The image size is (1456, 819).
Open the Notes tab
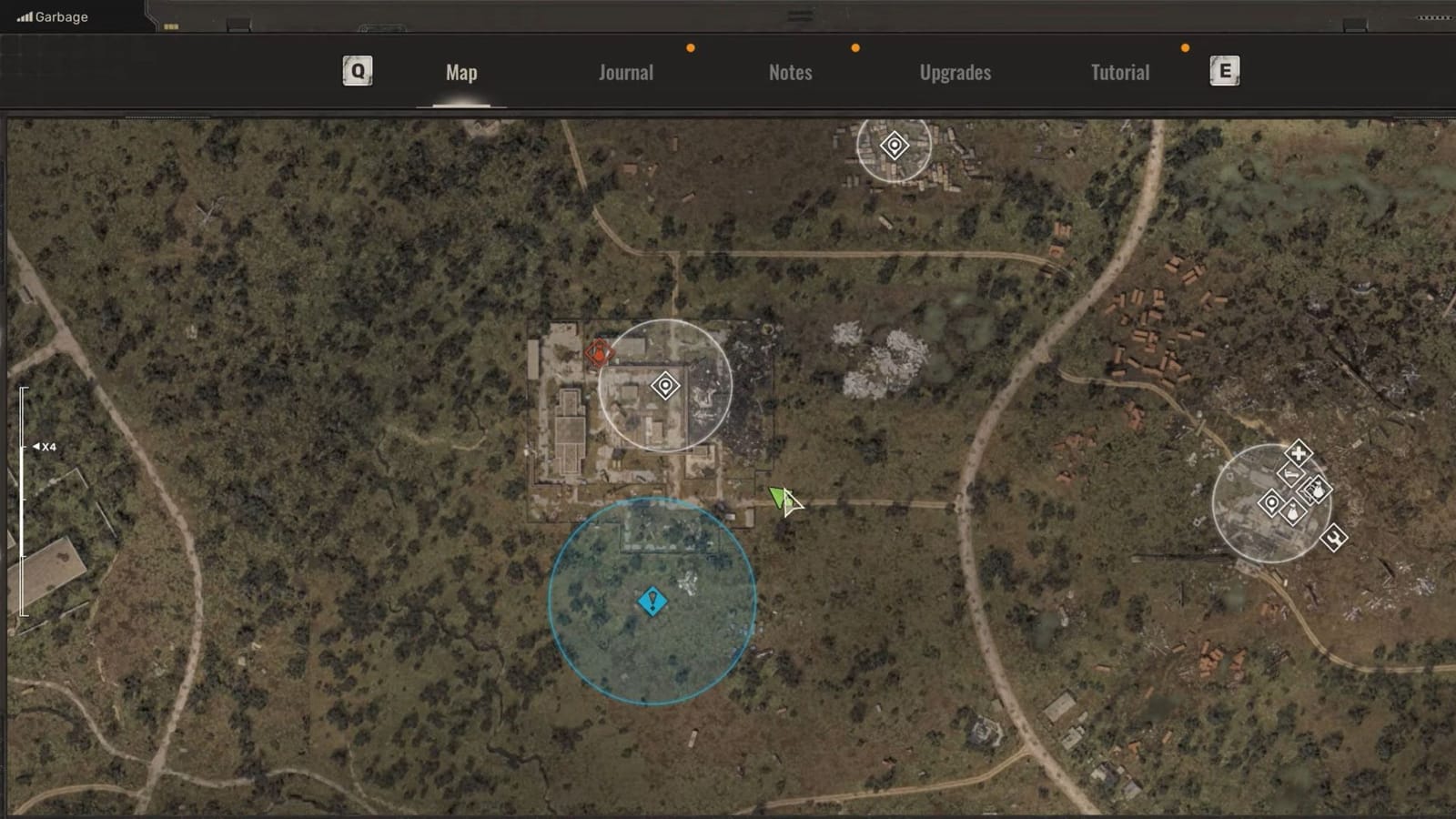(789, 72)
